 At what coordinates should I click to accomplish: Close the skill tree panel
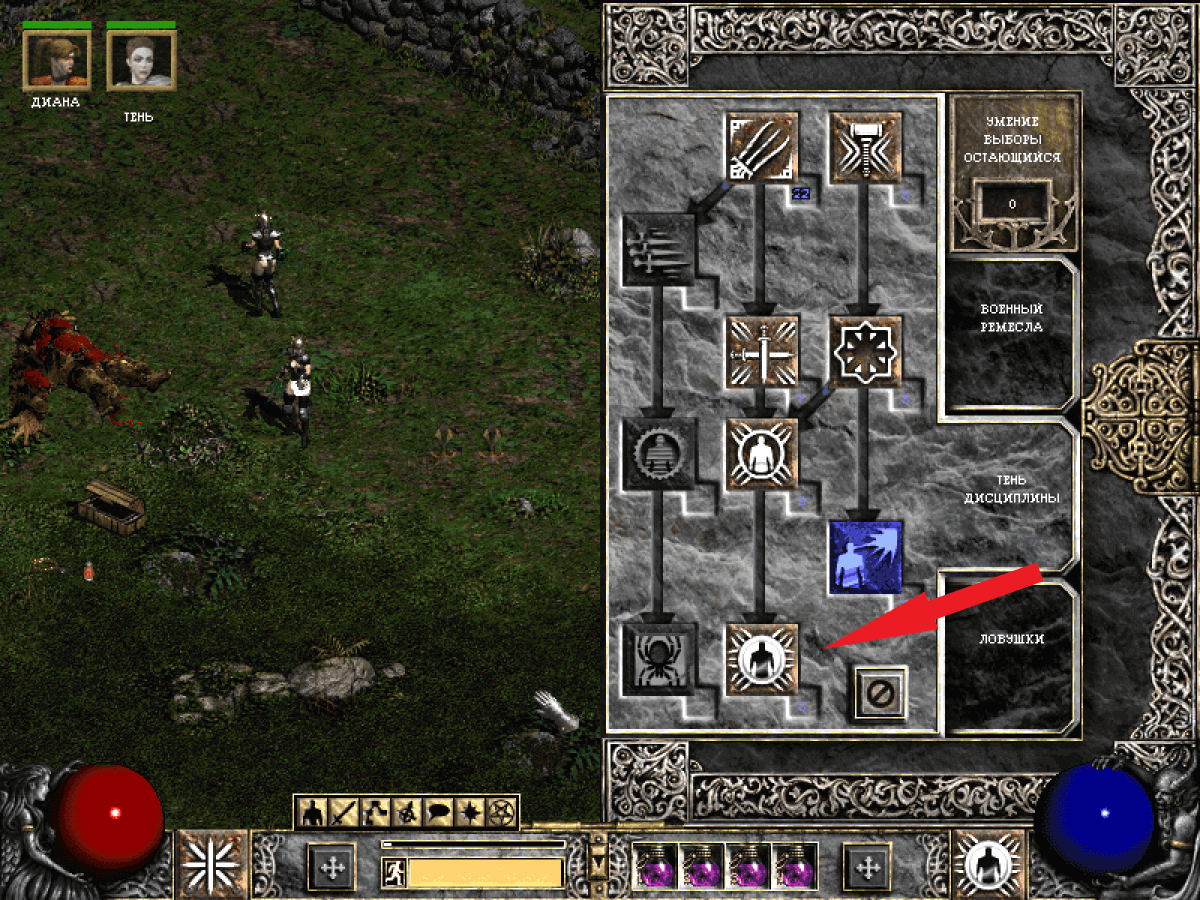[x=880, y=692]
